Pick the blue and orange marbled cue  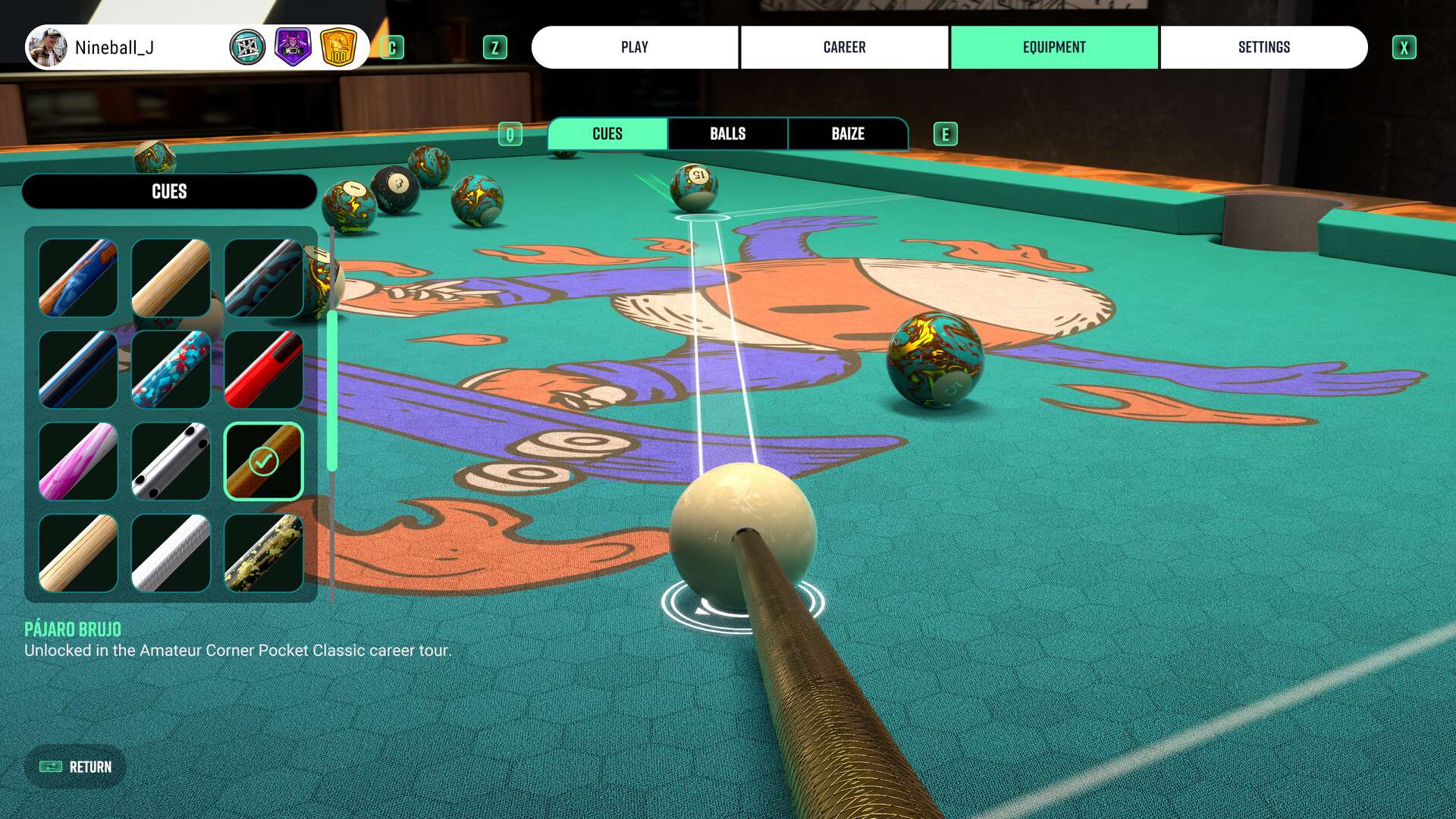(78, 278)
